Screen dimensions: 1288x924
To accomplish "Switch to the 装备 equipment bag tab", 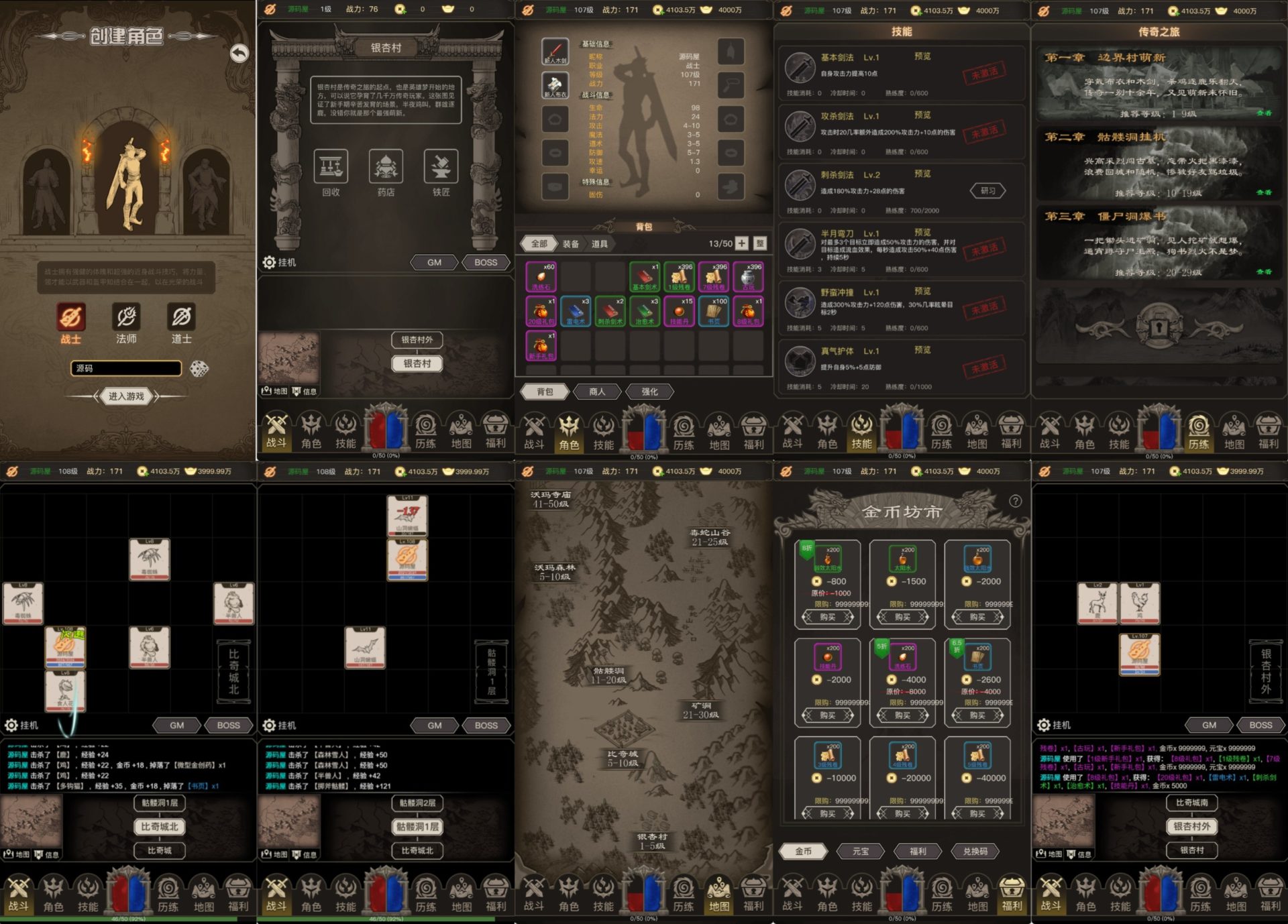I will pos(571,244).
